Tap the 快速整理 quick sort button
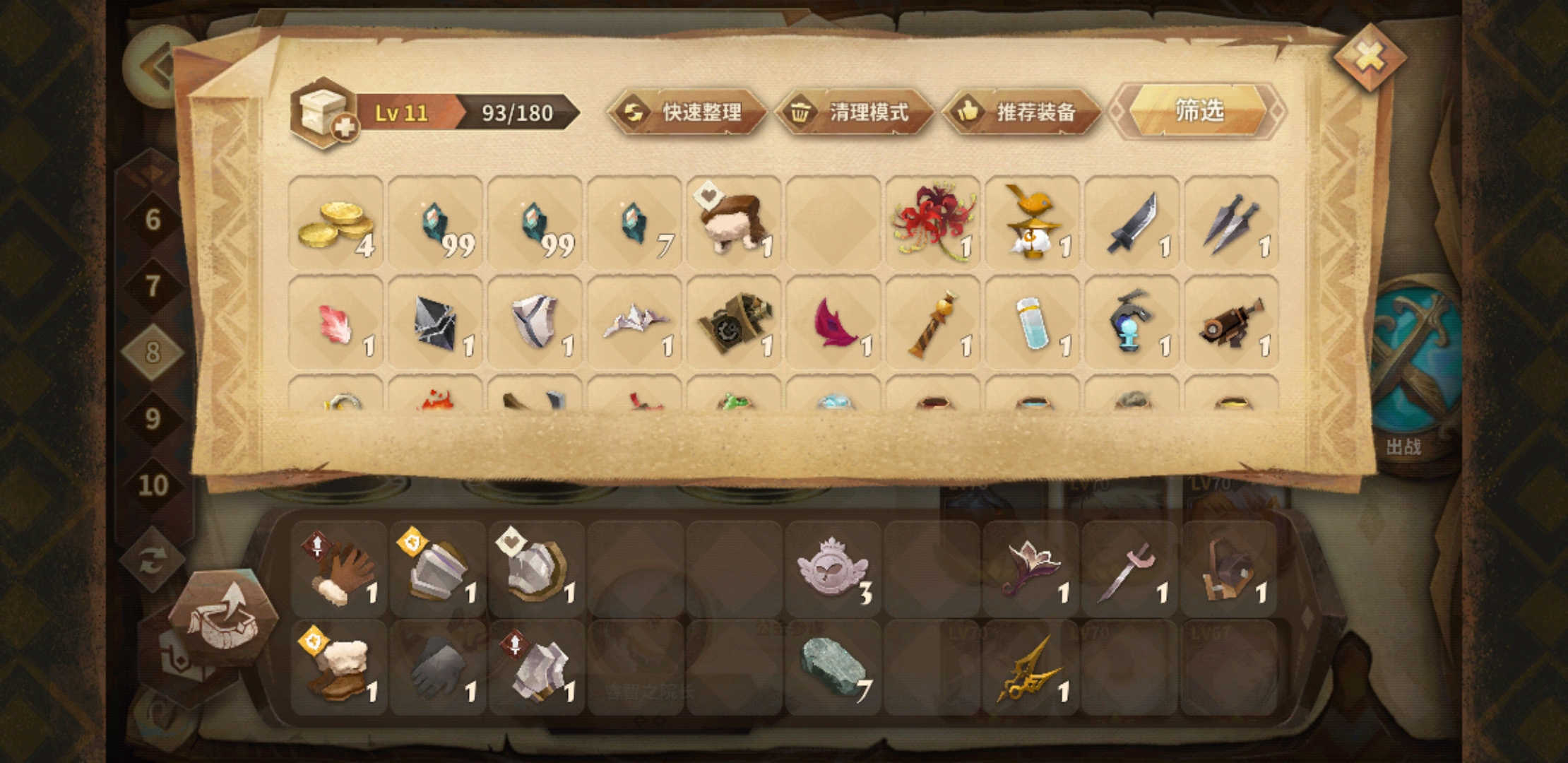The image size is (1568, 763). tap(687, 112)
